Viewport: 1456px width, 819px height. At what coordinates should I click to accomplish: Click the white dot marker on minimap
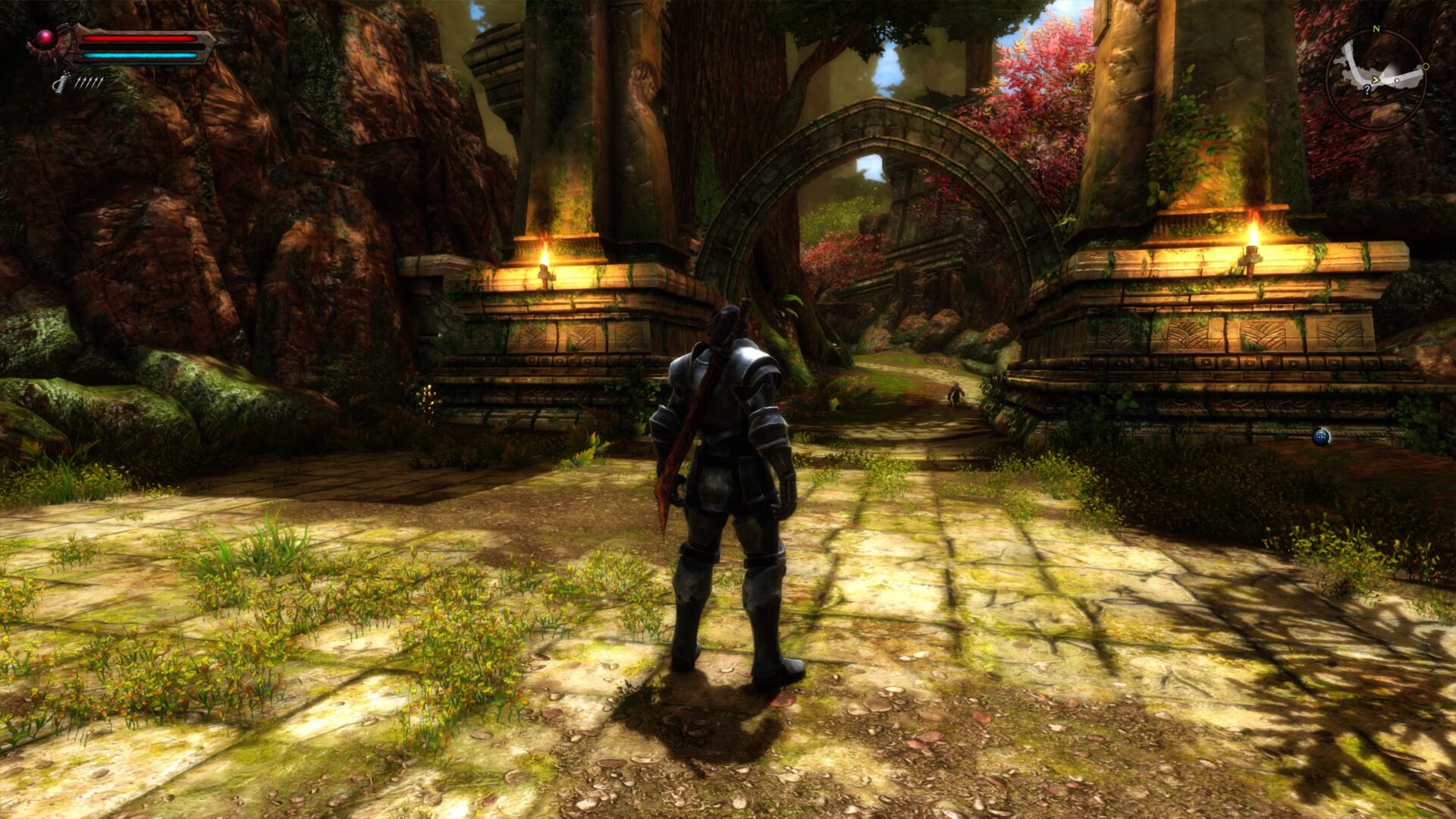pyautogui.click(x=1398, y=79)
